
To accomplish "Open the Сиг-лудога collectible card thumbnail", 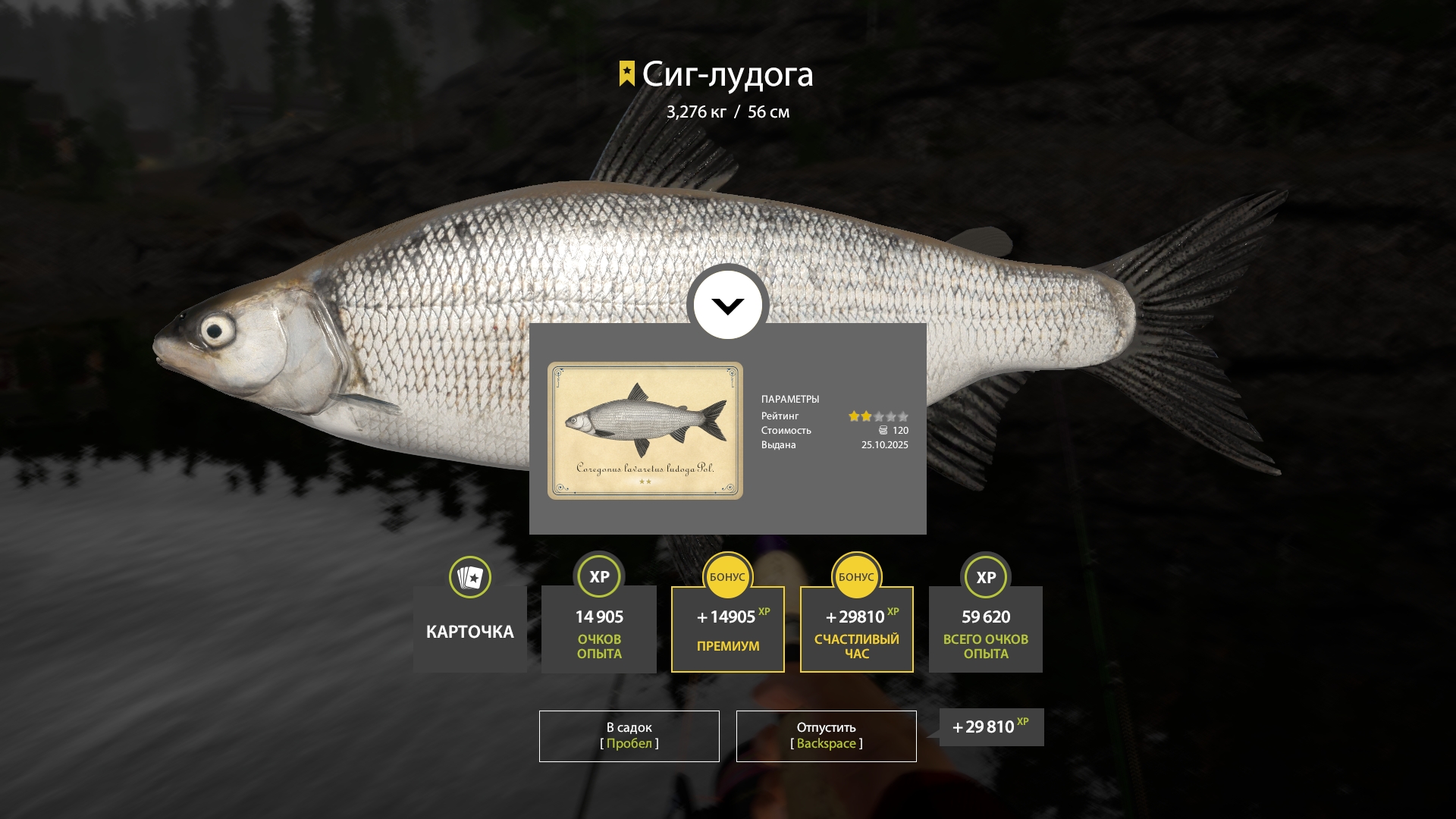I will point(645,431).
